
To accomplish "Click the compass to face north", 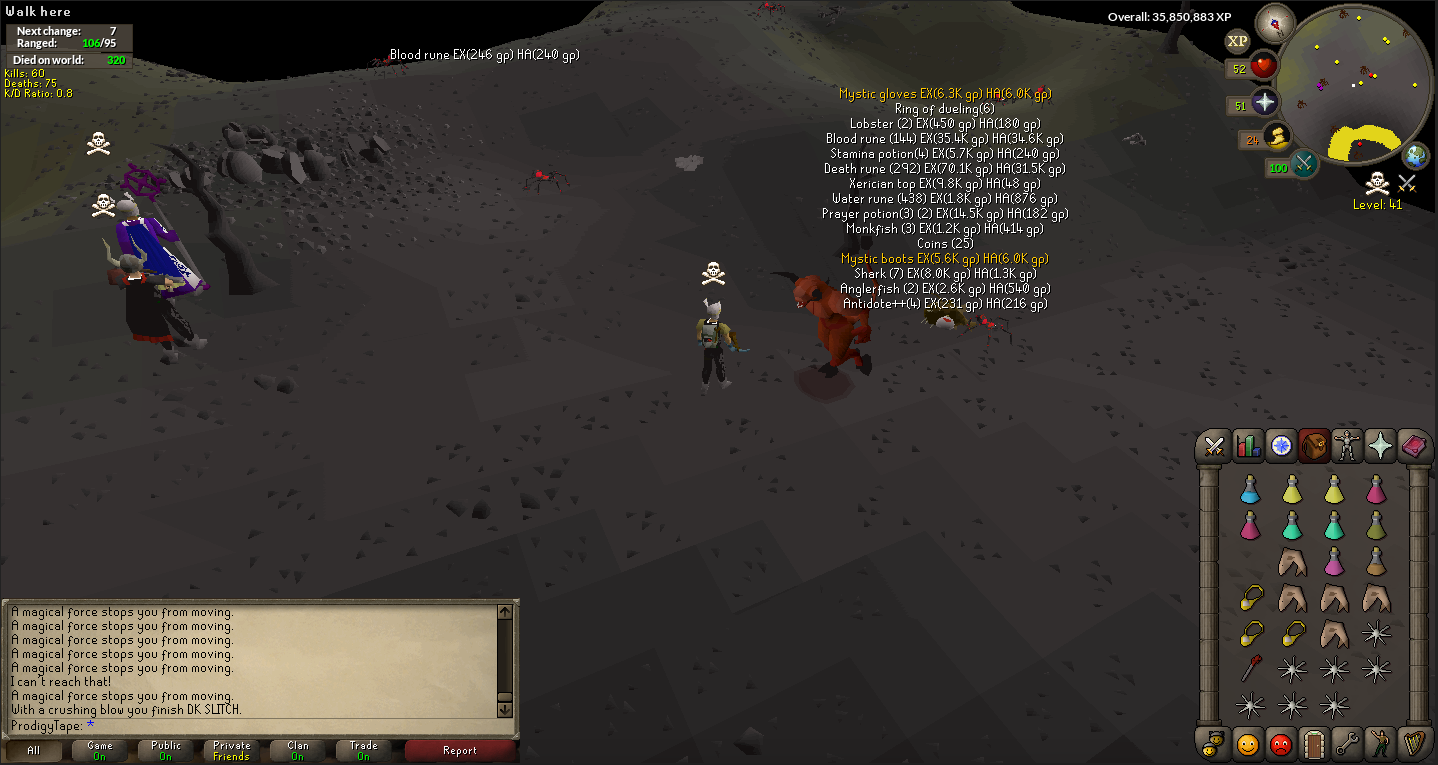I will coord(1275,23).
